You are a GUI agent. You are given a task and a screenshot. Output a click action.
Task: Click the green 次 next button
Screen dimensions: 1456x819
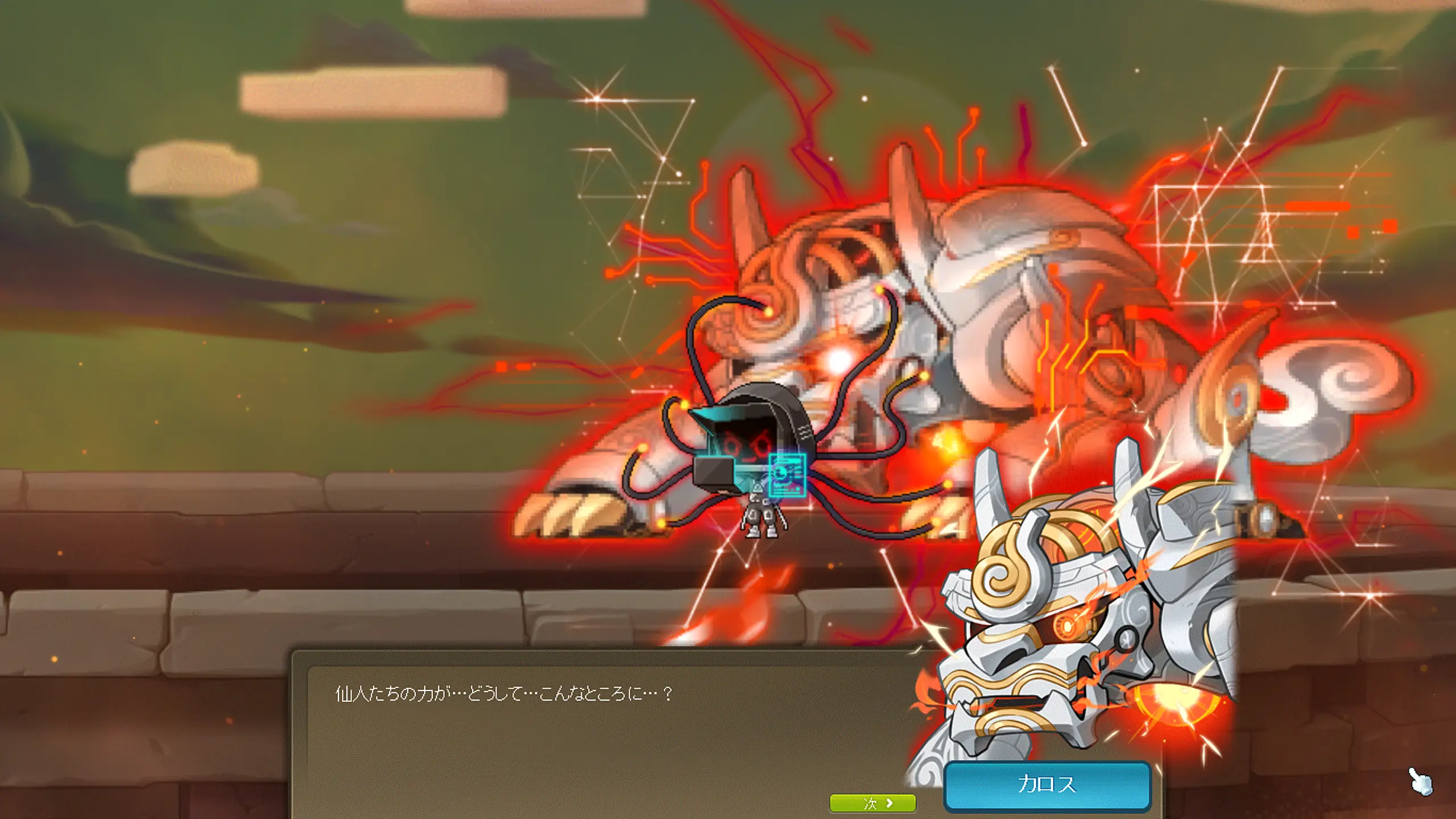pyautogui.click(x=872, y=803)
